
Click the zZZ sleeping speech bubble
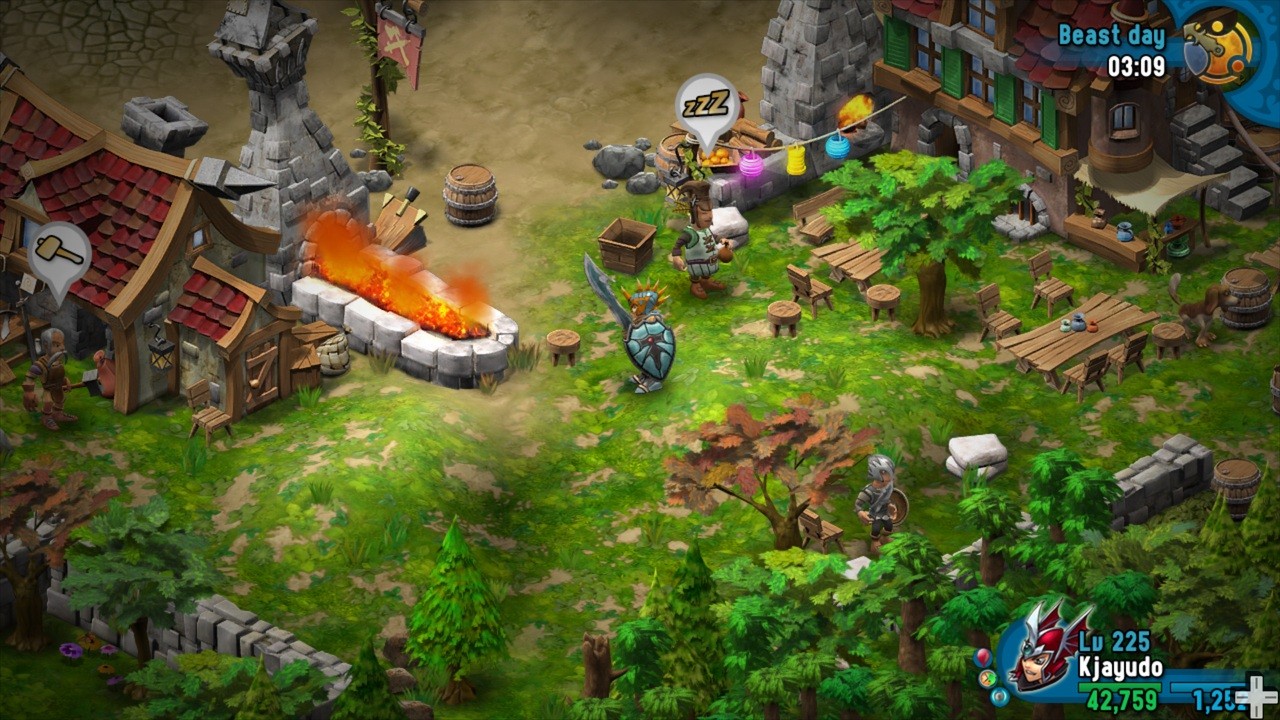click(707, 106)
